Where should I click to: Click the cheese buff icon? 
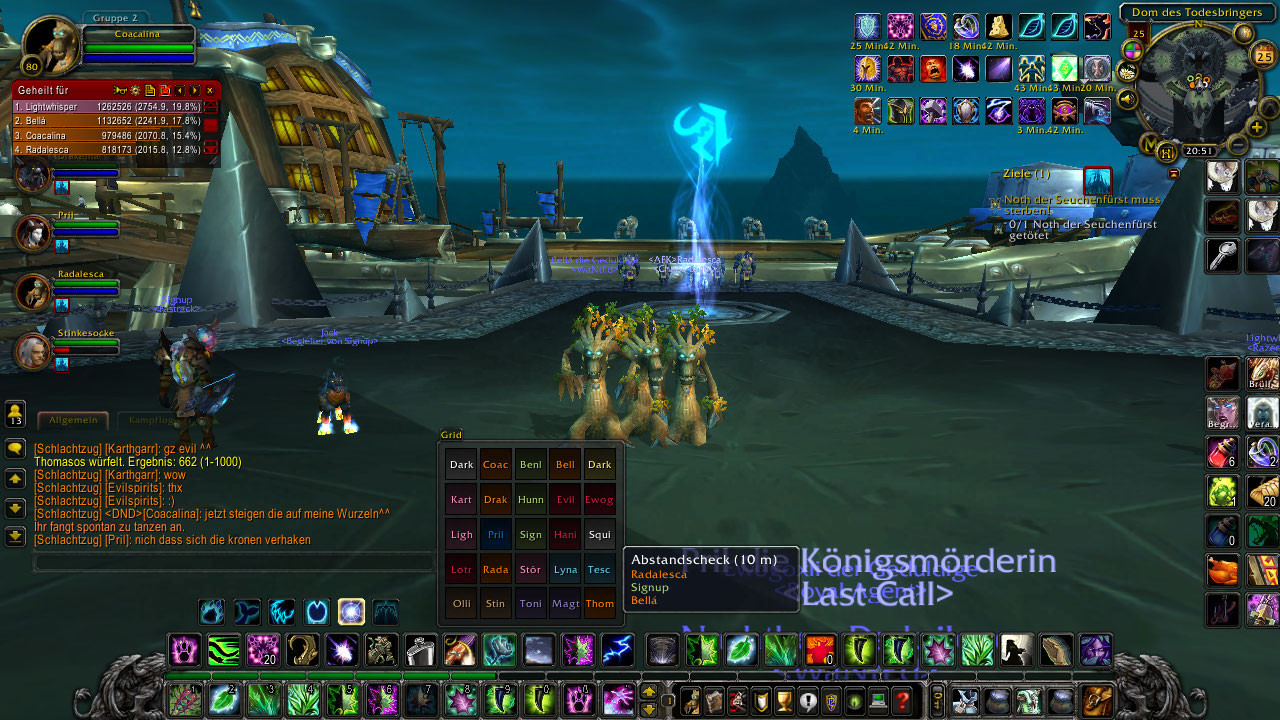coord(999,26)
